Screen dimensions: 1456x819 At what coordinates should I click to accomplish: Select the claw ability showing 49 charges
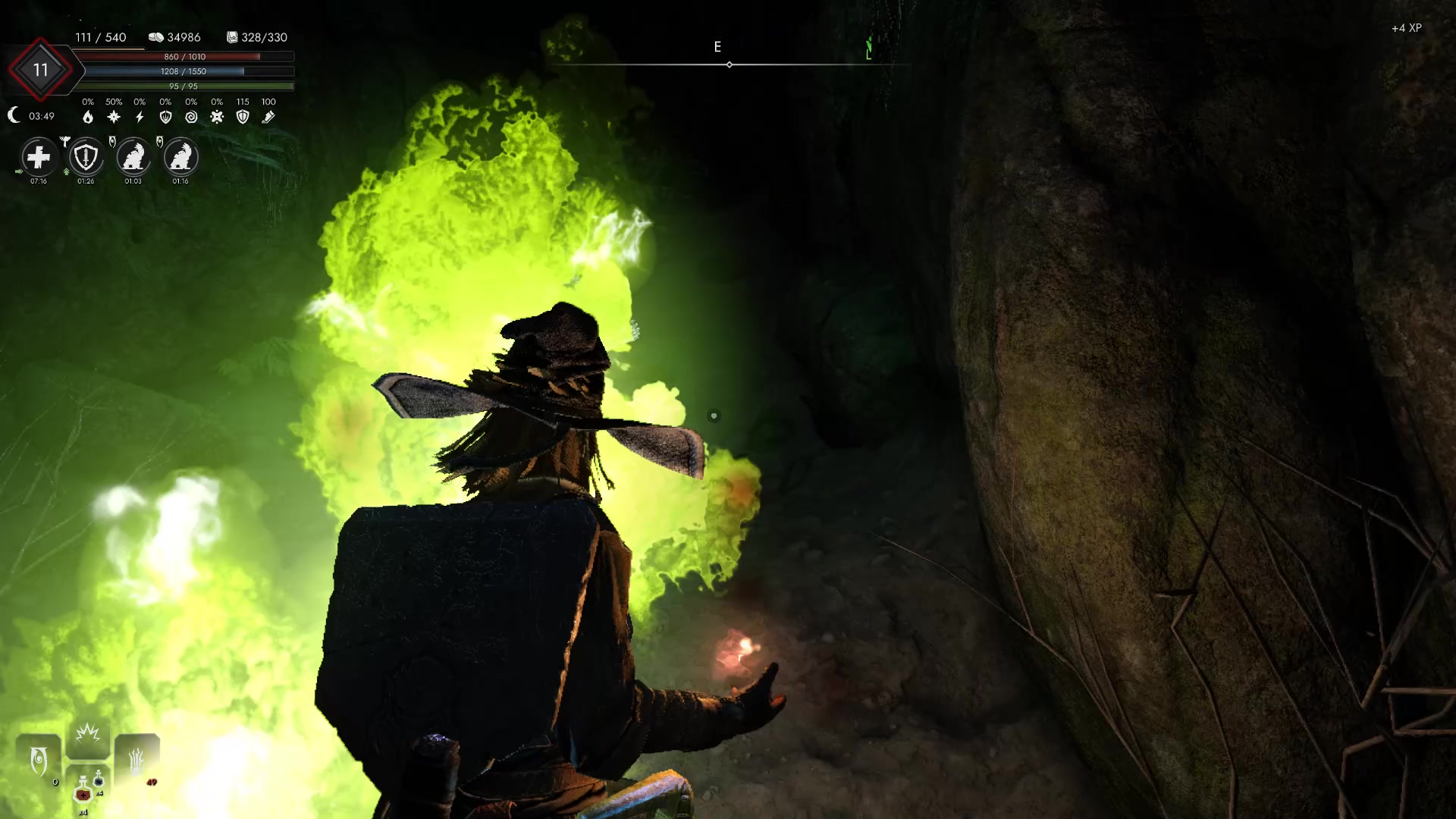click(136, 758)
